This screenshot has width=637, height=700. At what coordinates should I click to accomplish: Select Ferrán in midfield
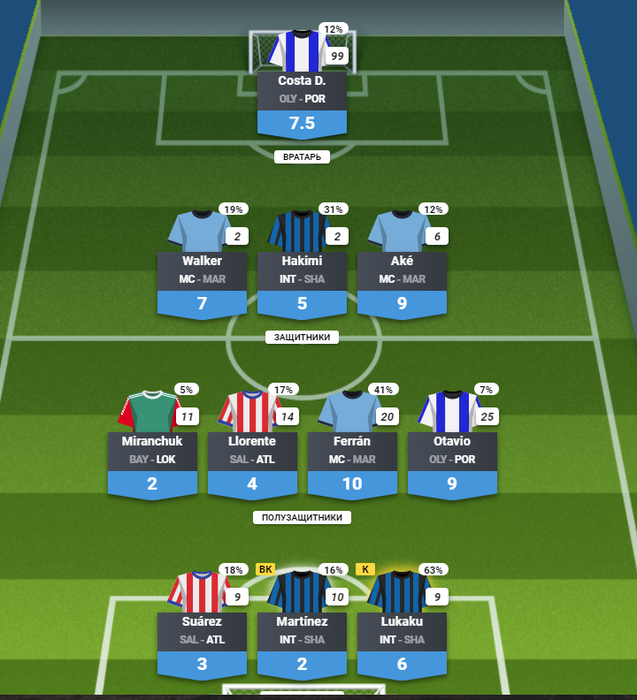[352, 449]
